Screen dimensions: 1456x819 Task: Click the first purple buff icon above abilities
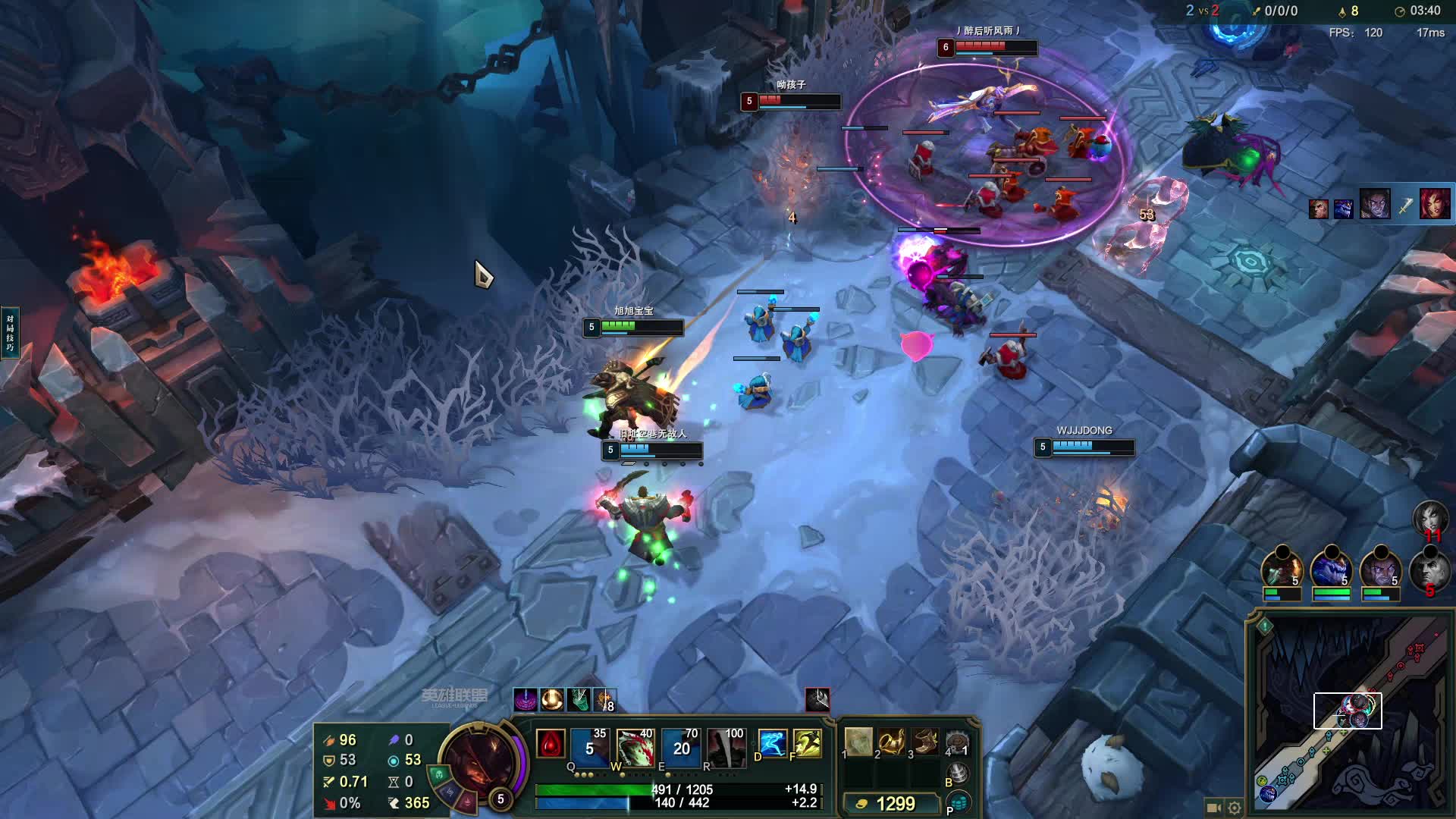525,699
